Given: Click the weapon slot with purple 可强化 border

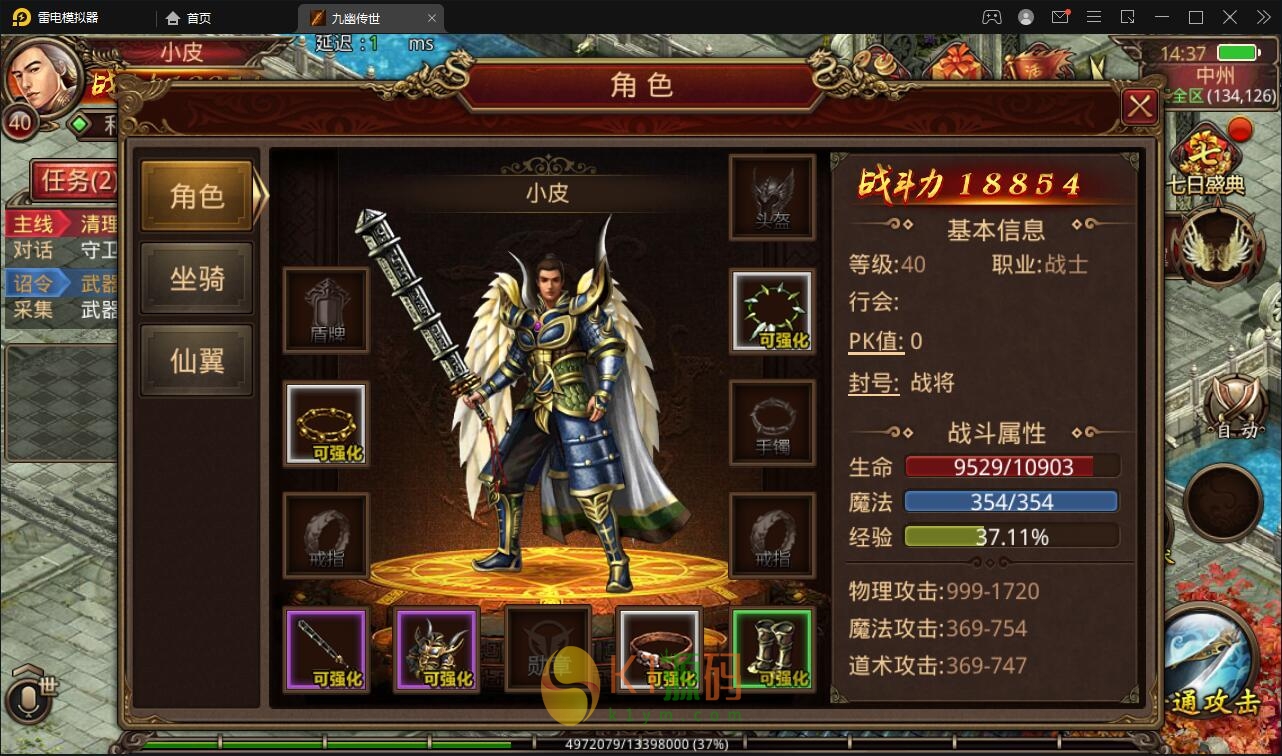Looking at the screenshot, I should (324, 648).
